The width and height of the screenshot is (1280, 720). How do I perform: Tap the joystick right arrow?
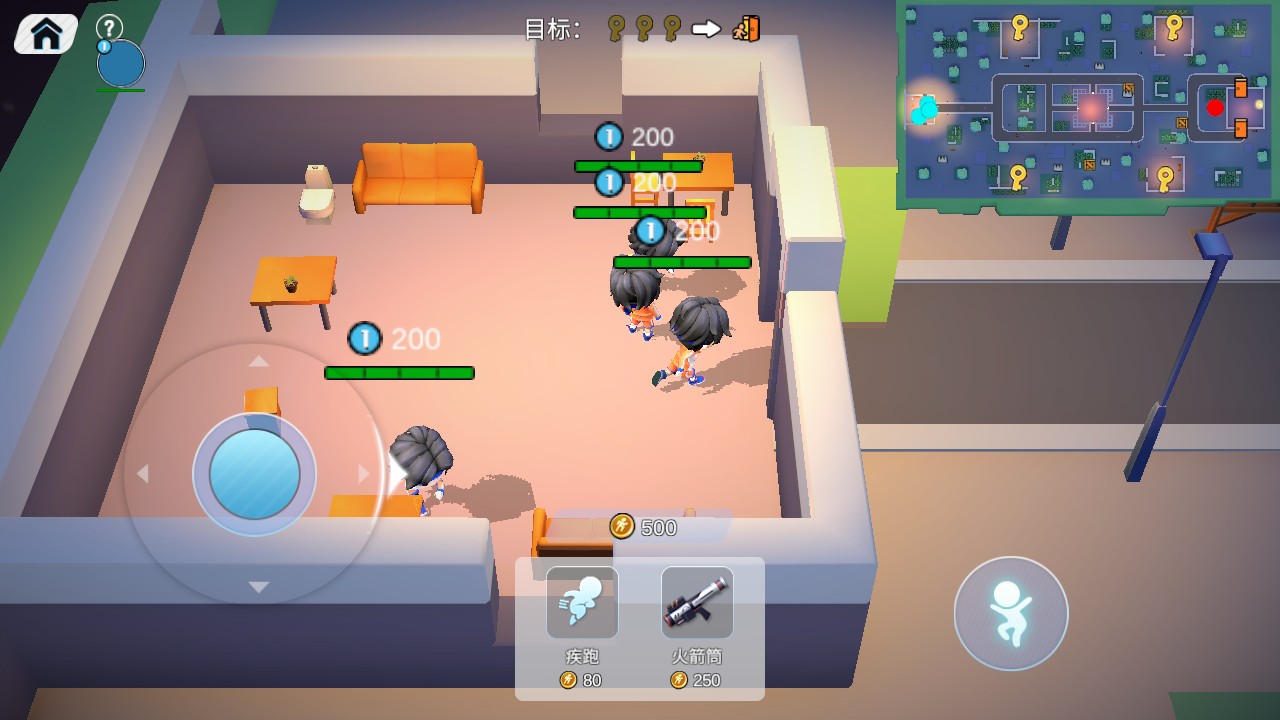pyautogui.click(x=364, y=474)
